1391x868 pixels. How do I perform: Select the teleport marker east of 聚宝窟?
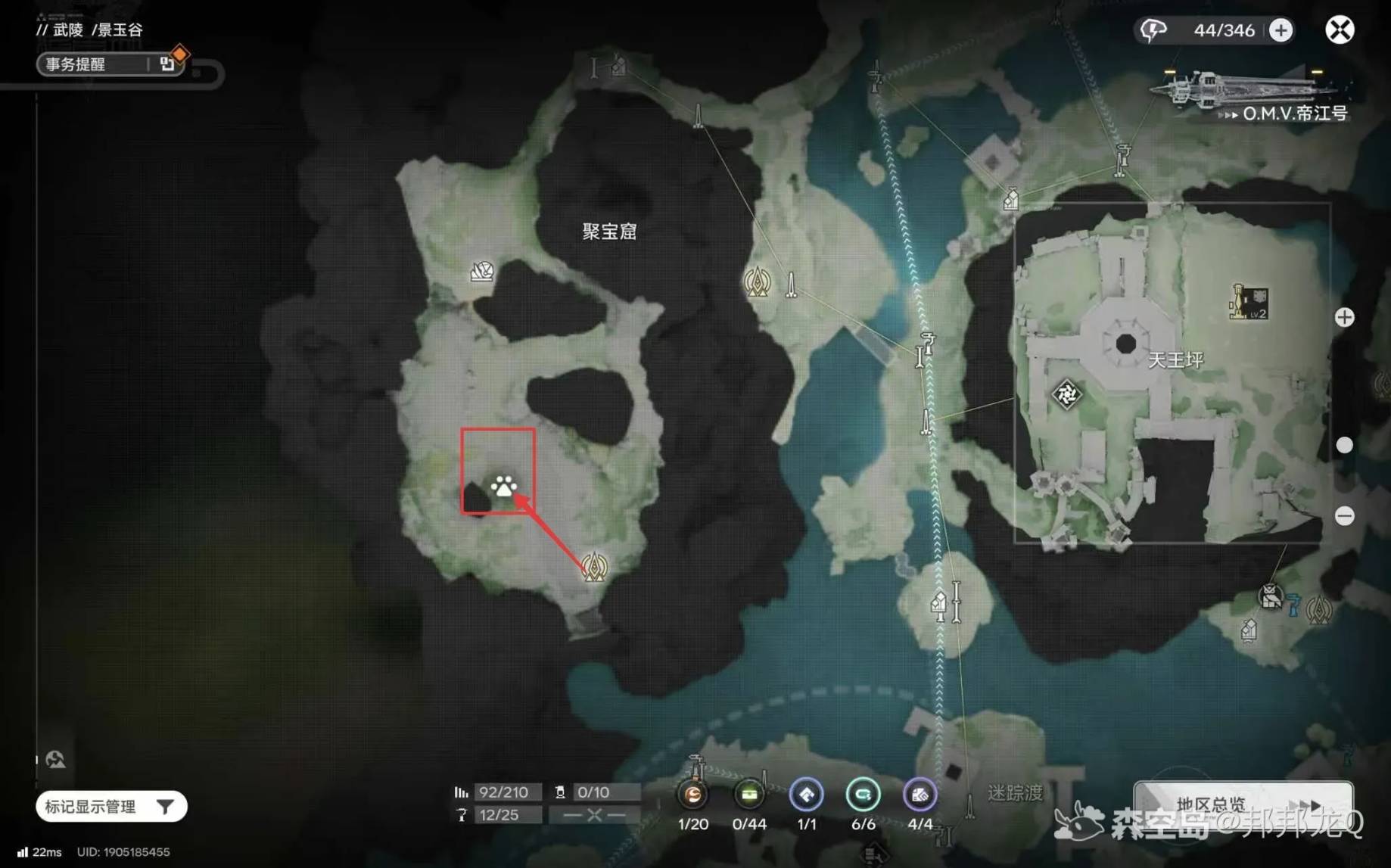[x=757, y=283]
